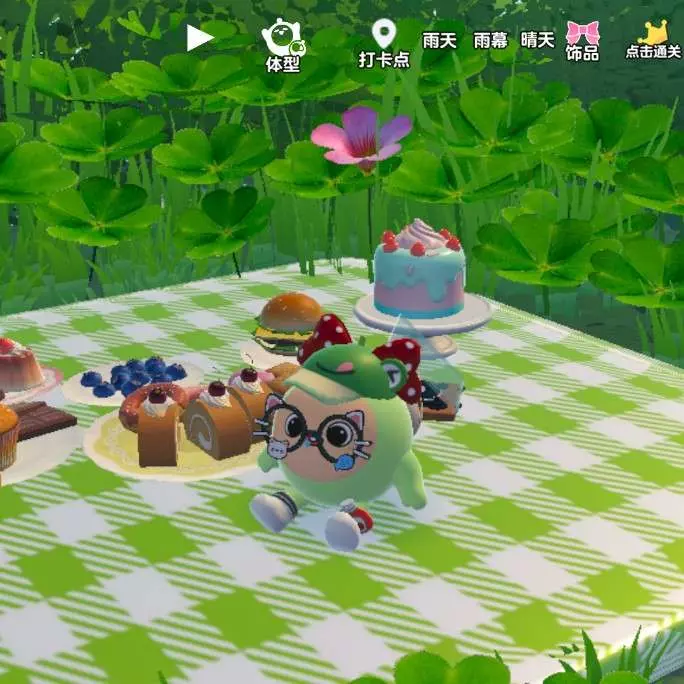
Task: Tap the 点击通关 crown button
Action: pos(653,40)
